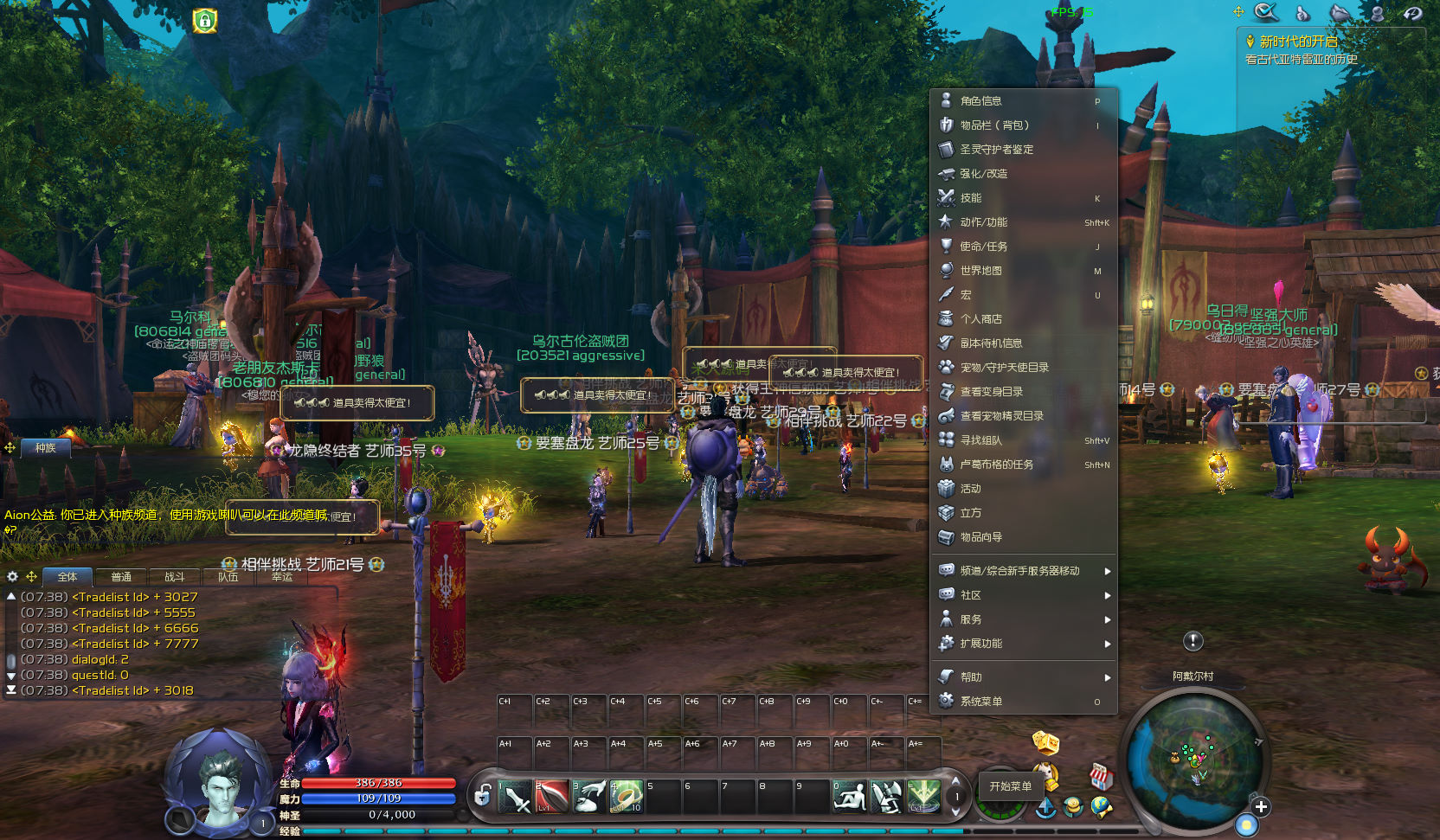Open the 活动 events entry
Screen dimensions: 1440x840
pos(971,489)
